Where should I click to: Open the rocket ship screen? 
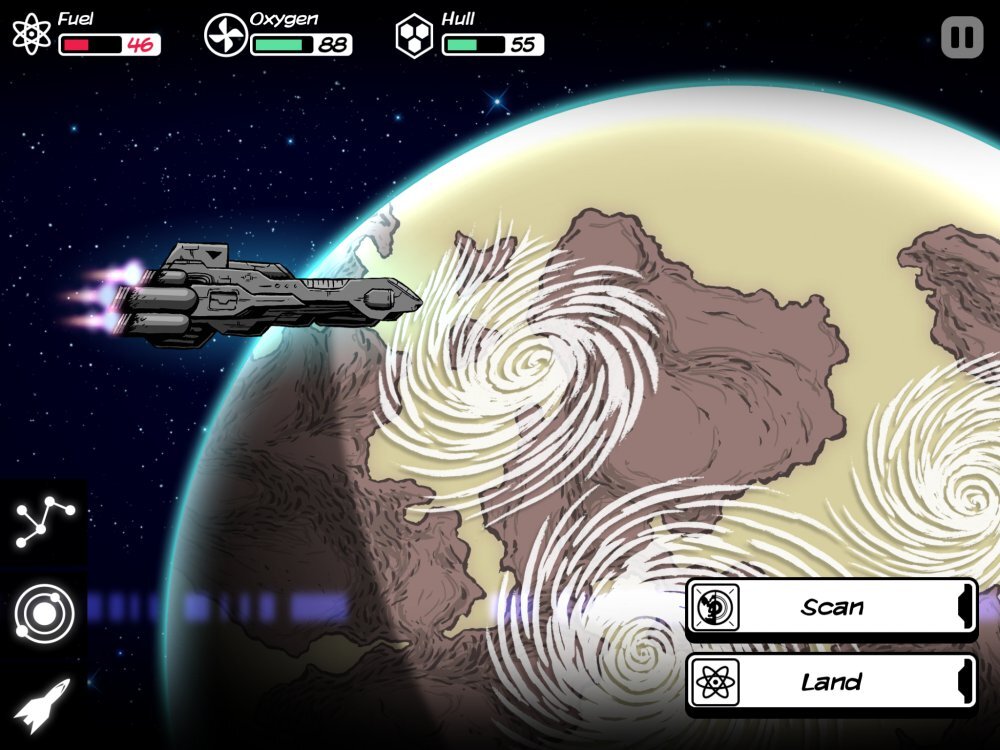tap(44, 704)
